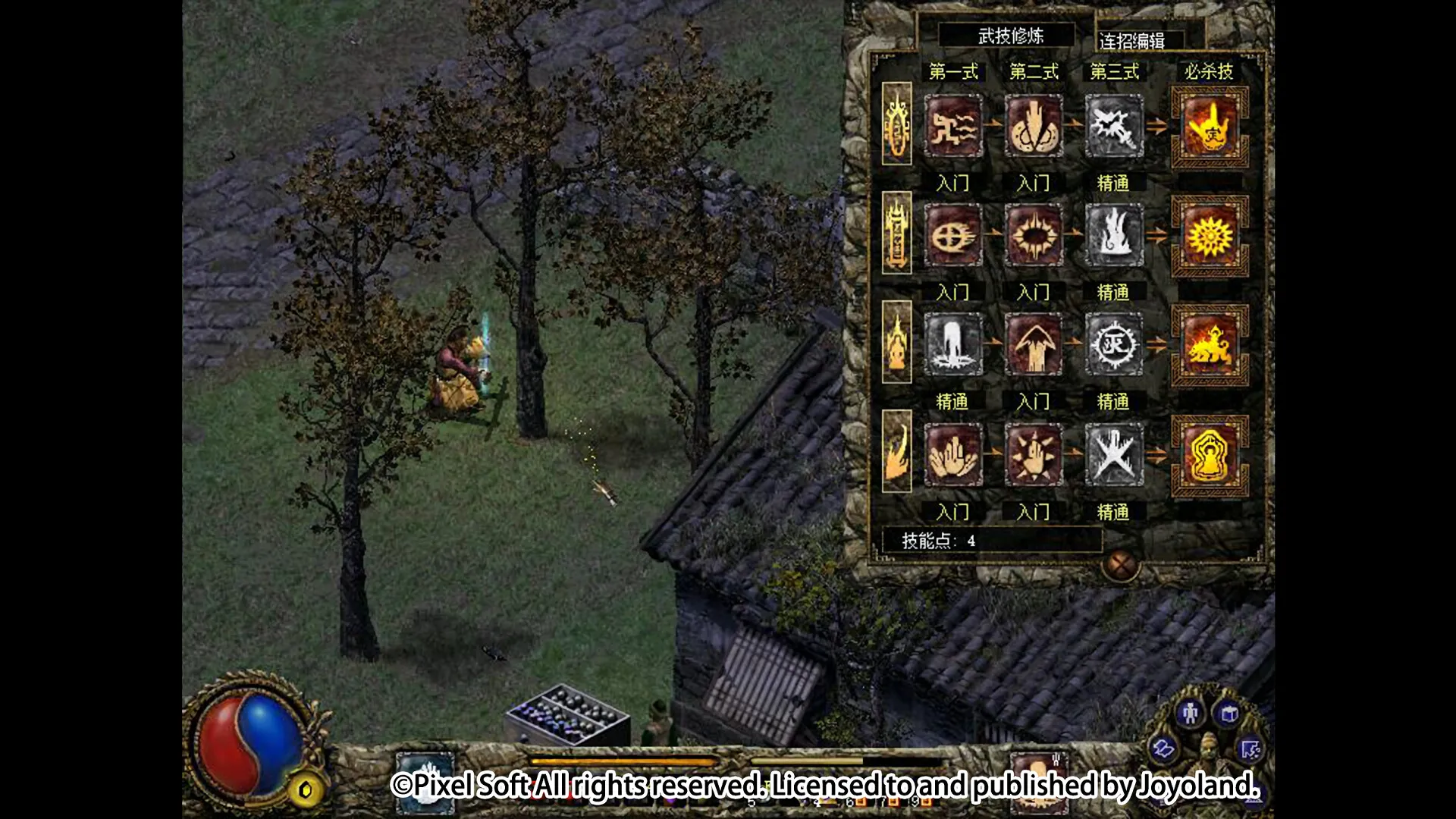This screenshot has width=1456, height=819.
Task: Open the inventory box icon bottom right
Action: click(1229, 714)
